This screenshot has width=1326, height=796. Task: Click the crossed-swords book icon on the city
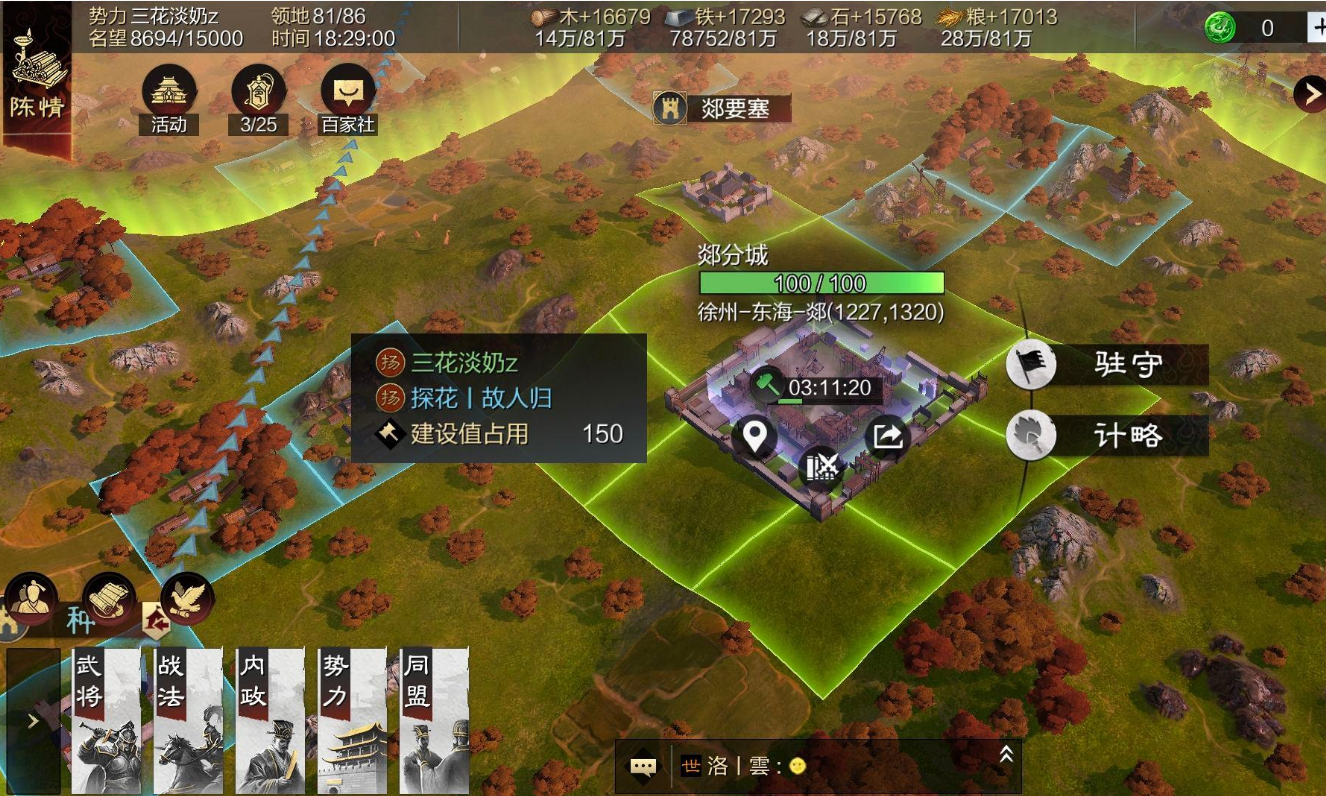pos(821,467)
